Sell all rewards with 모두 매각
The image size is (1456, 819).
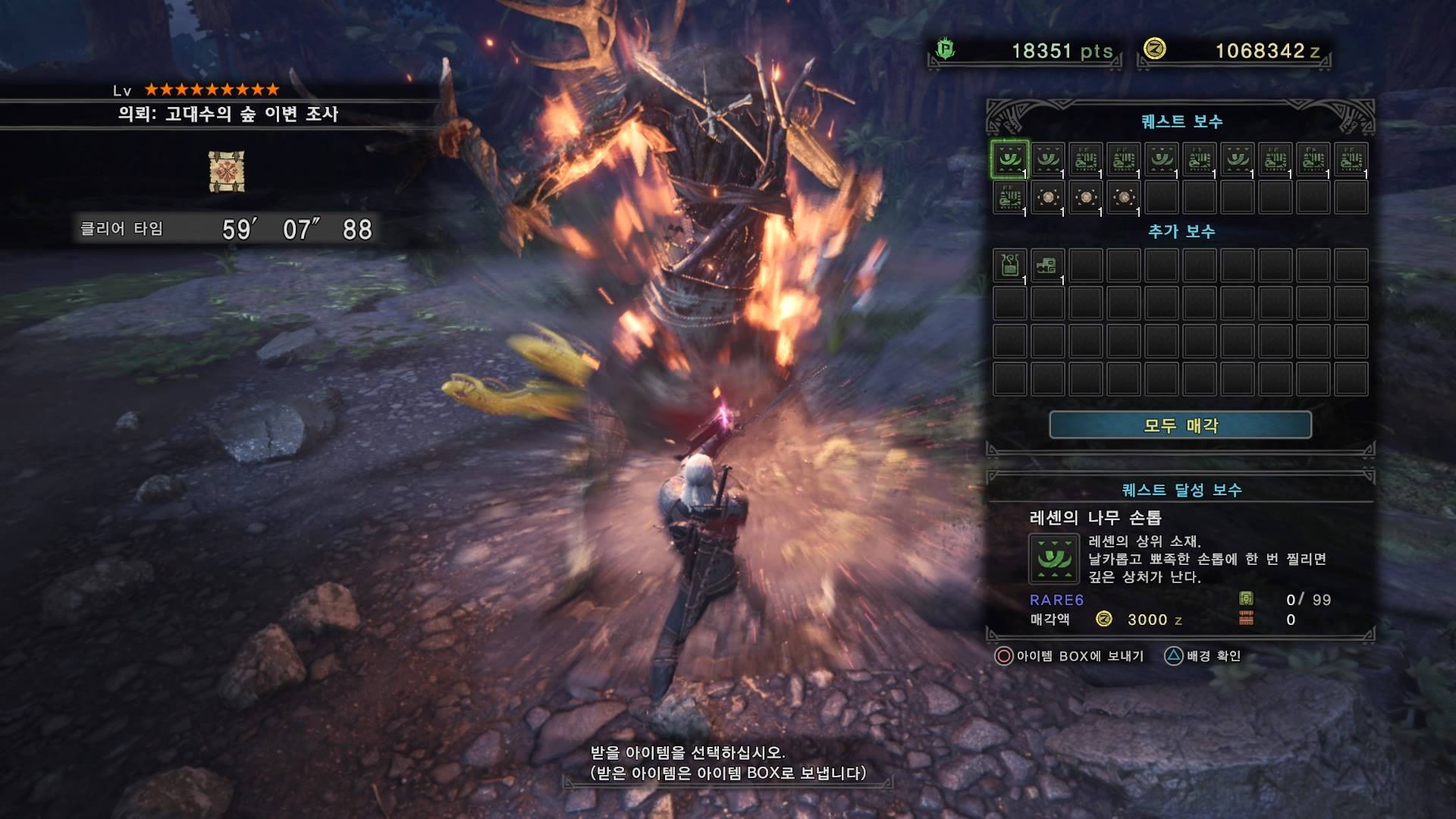click(1180, 425)
